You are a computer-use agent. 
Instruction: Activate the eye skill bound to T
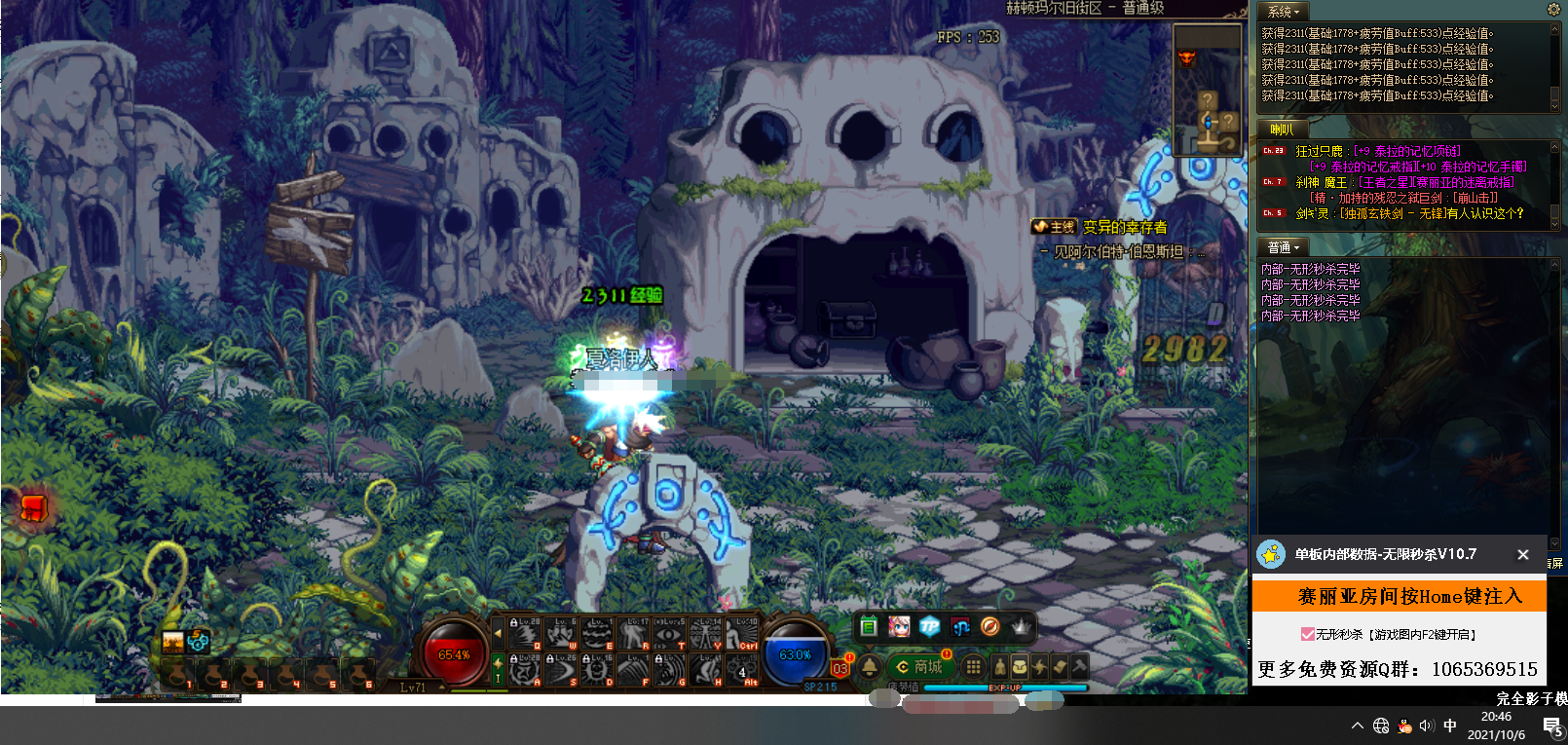[x=671, y=634]
